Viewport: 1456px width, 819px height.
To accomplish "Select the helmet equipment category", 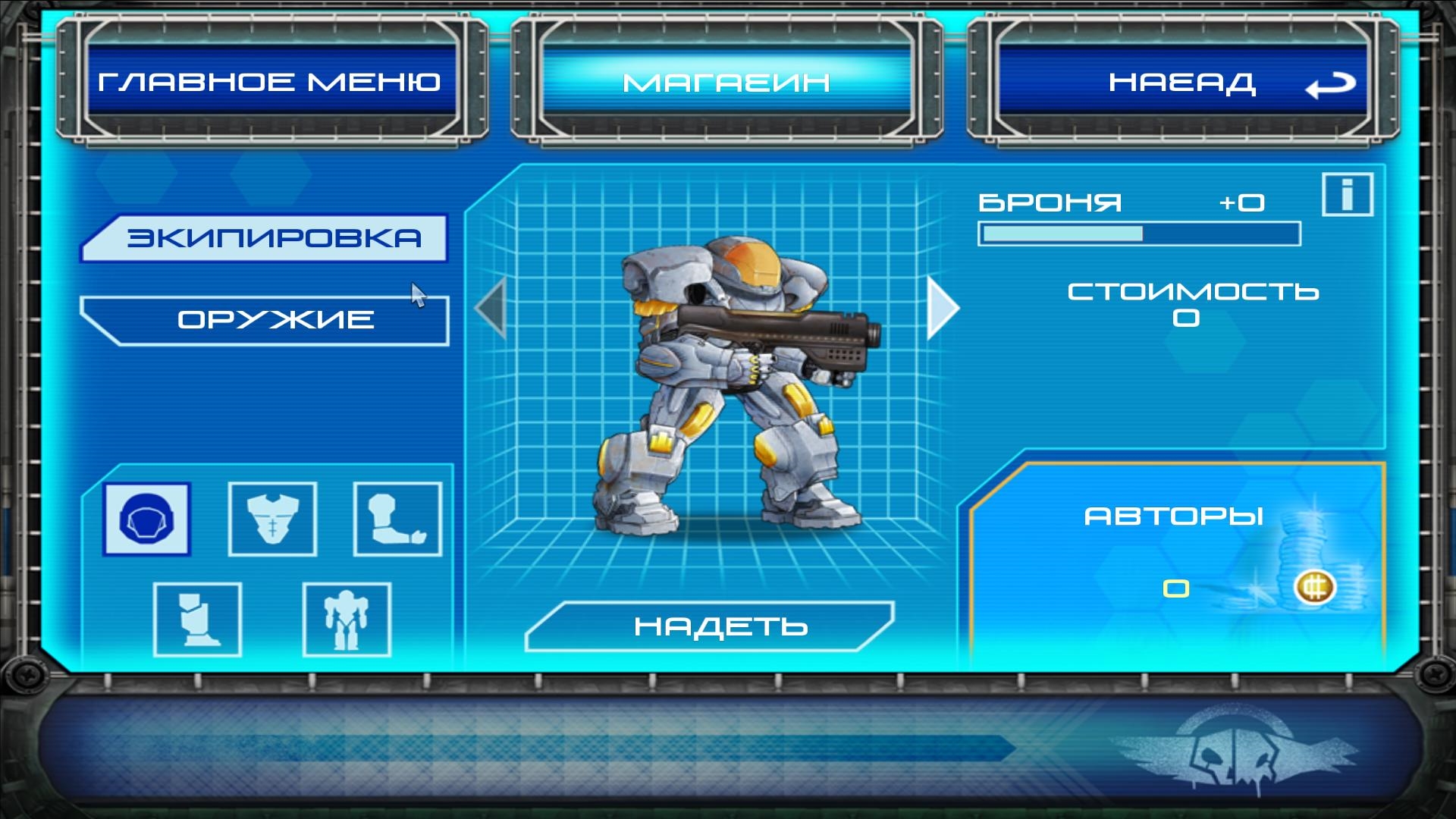I will 147,519.
